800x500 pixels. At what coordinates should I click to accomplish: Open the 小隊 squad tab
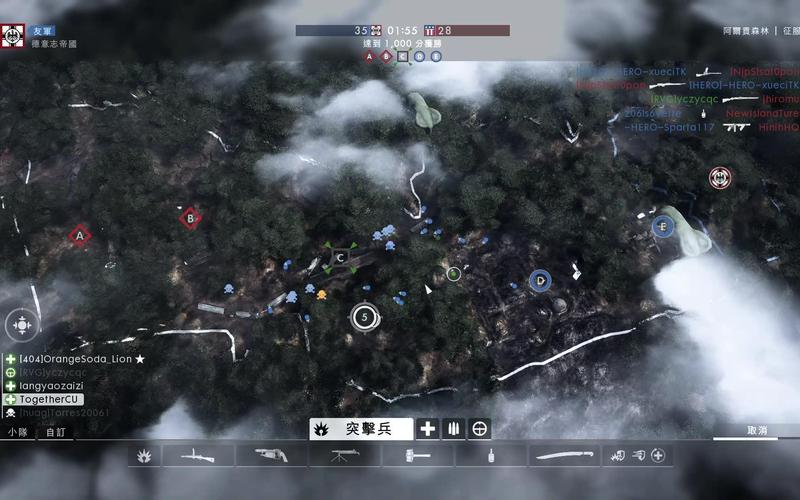(18, 432)
